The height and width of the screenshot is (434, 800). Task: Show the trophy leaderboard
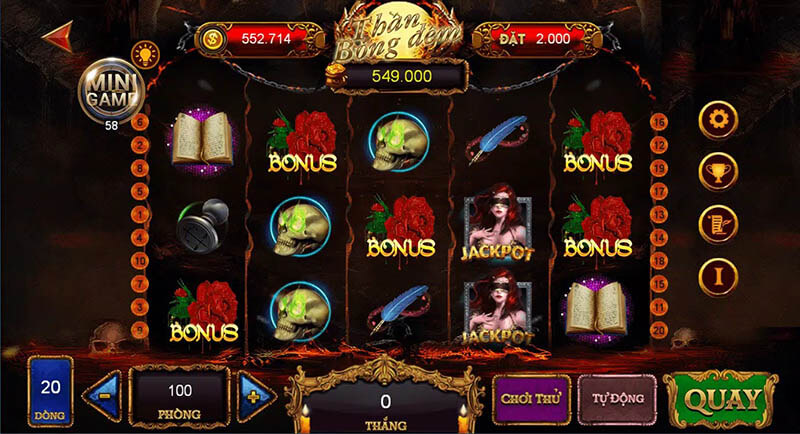click(718, 171)
